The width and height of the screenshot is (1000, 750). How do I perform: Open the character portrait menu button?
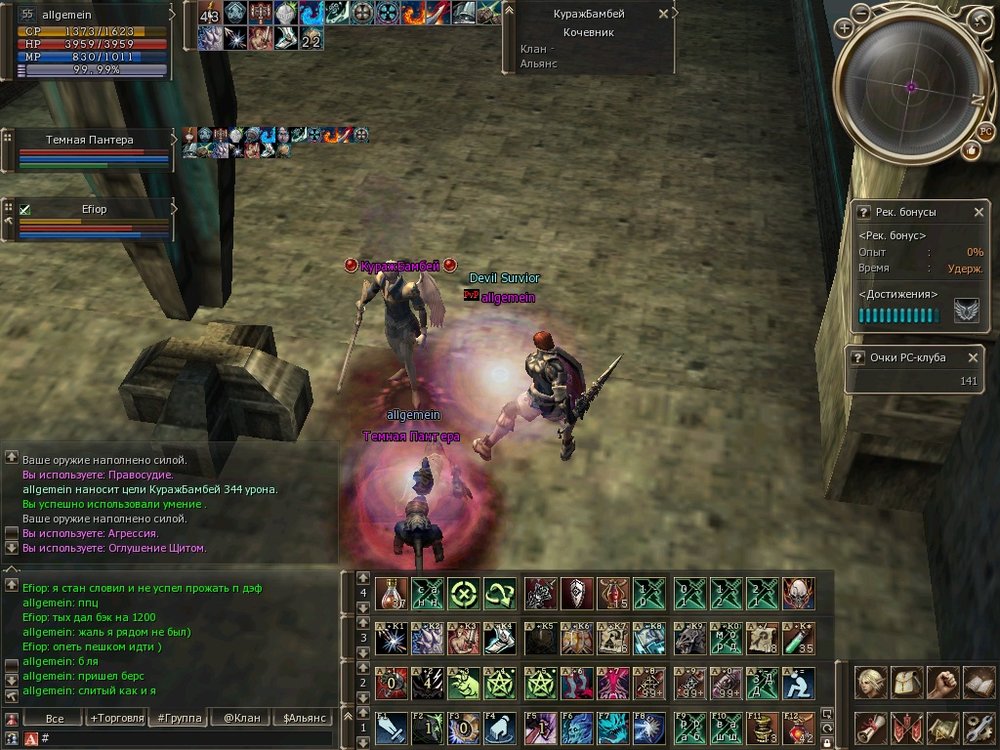click(871, 683)
